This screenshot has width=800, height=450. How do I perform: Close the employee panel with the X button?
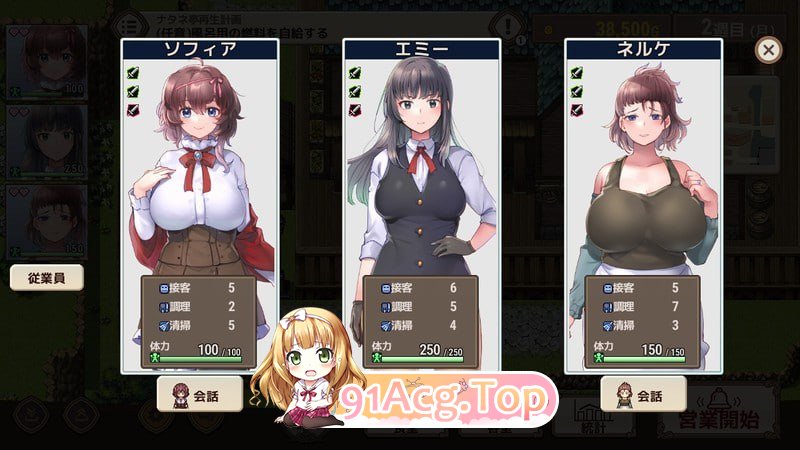pos(768,50)
